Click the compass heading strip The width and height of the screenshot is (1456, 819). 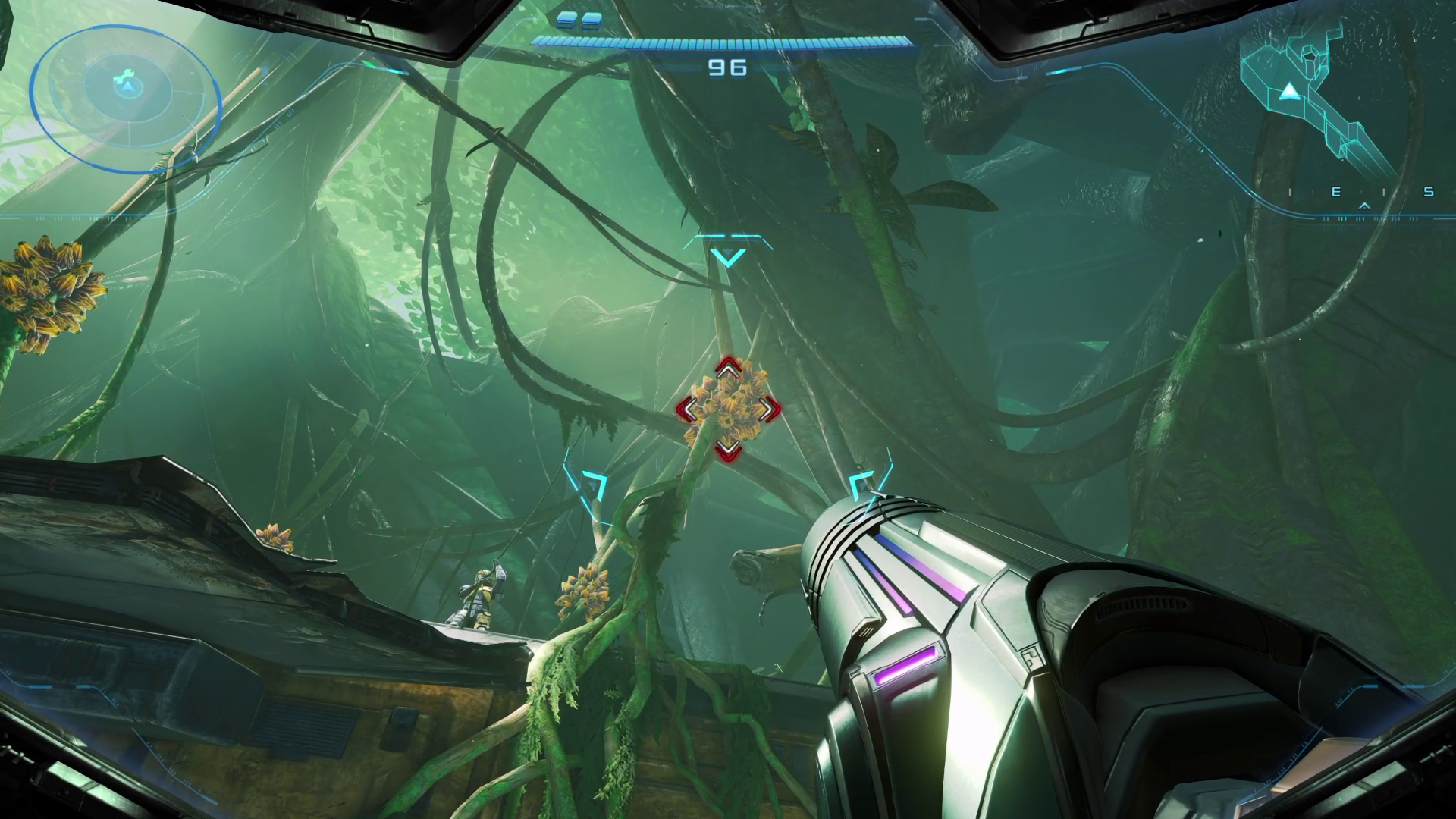(x=1363, y=194)
